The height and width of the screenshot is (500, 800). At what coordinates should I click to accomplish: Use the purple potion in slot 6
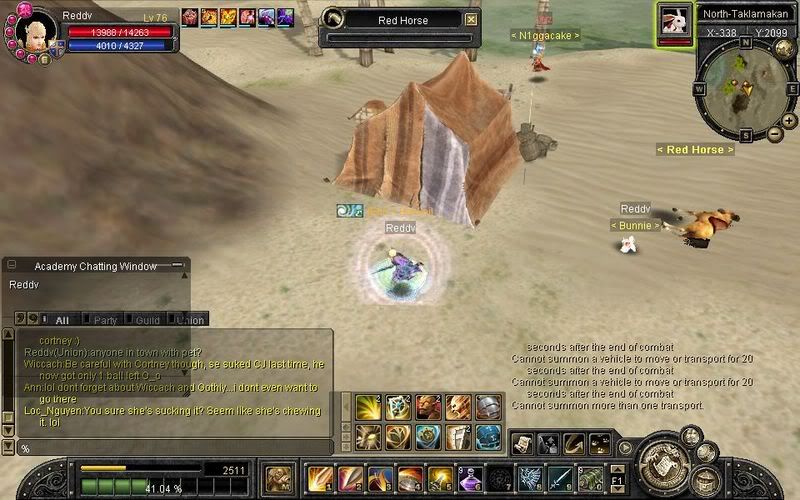[x=471, y=478]
